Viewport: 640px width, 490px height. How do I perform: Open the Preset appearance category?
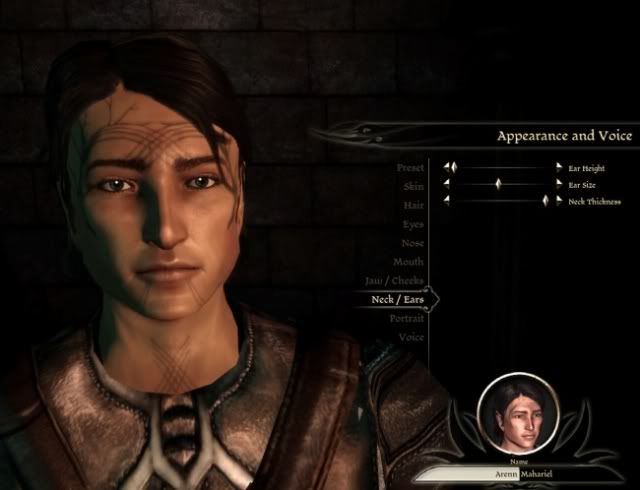pyautogui.click(x=410, y=167)
